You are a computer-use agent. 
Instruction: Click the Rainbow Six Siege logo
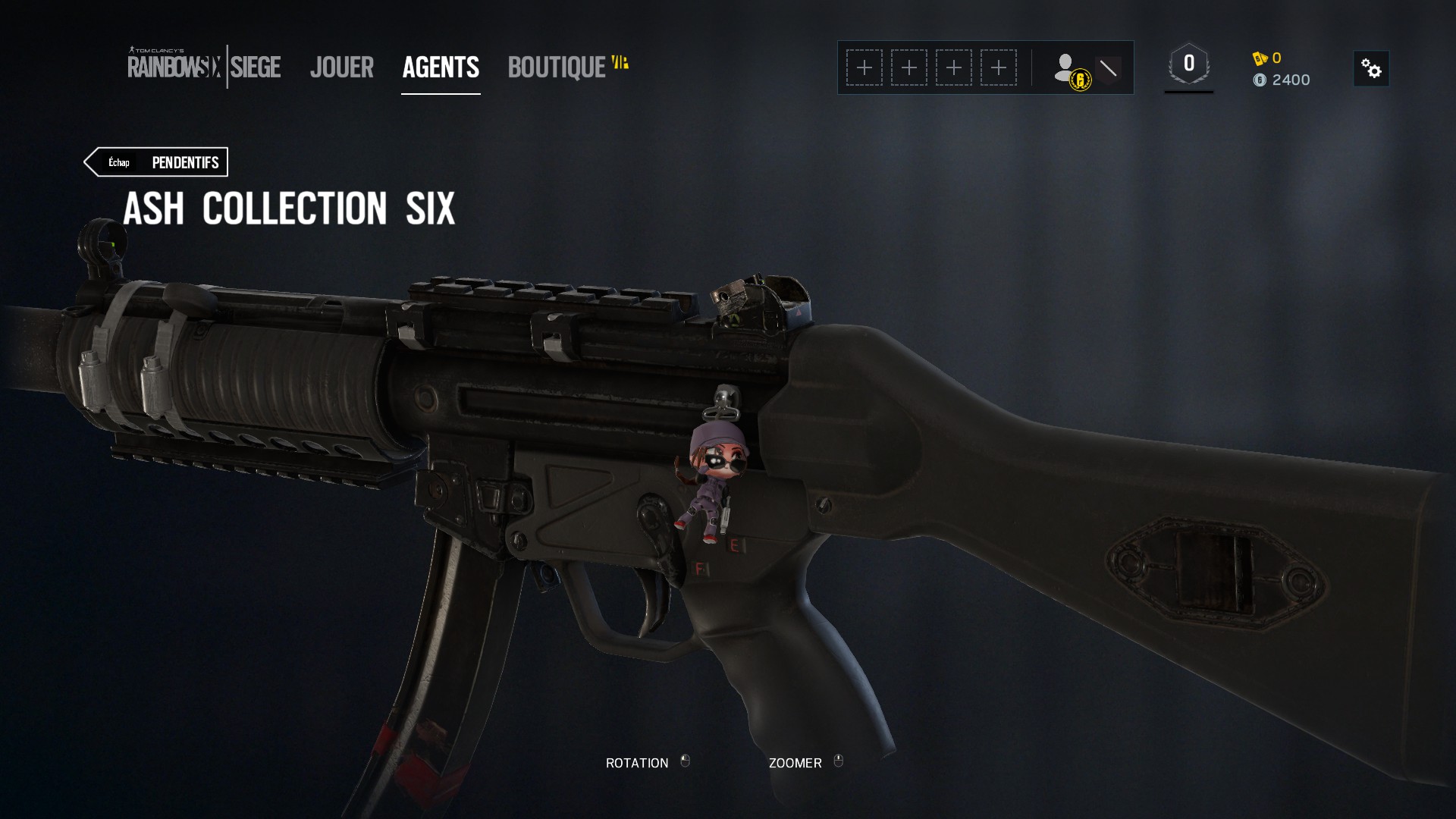pos(204,67)
